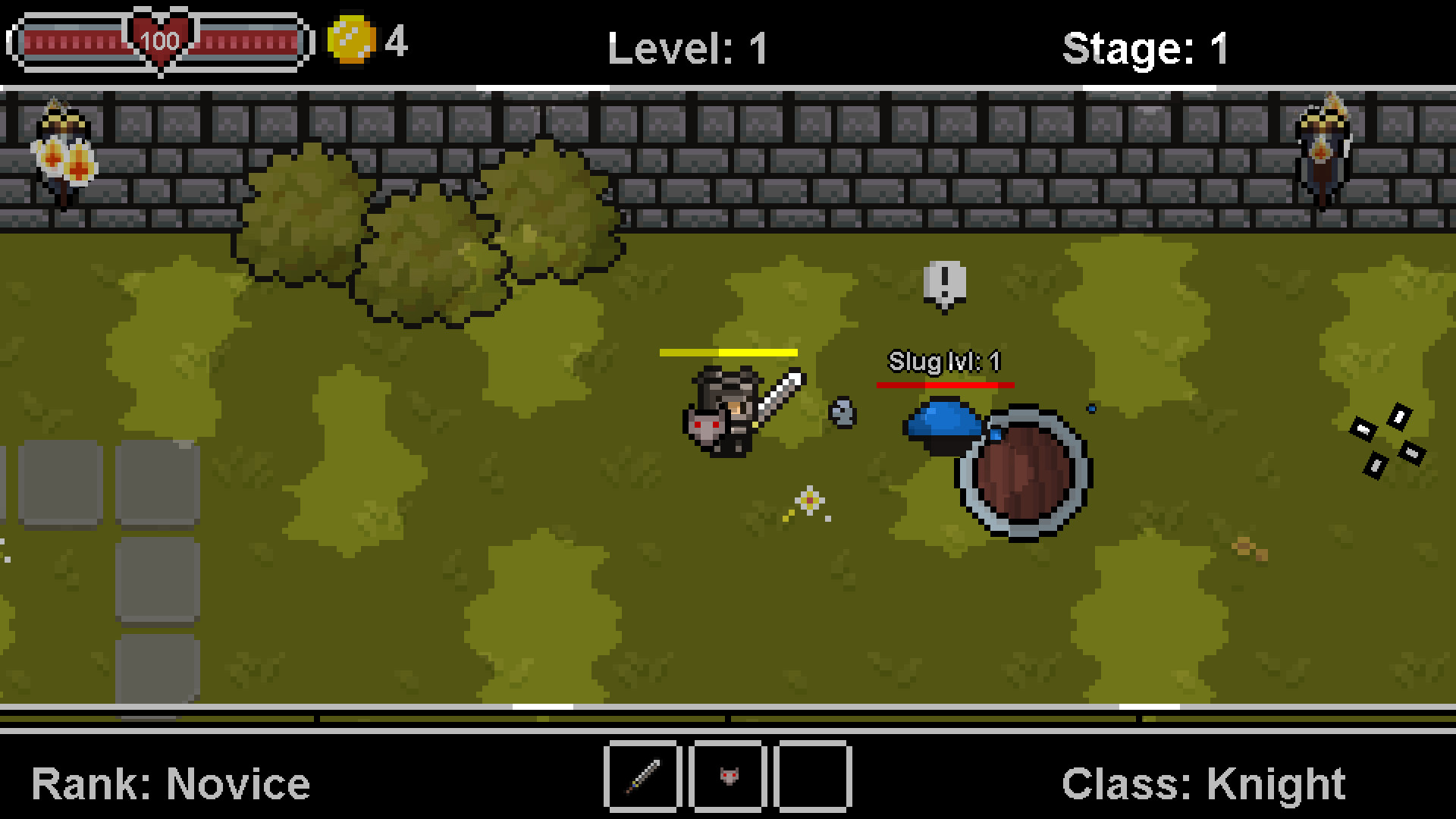The width and height of the screenshot is (1456, 819).
Task: Click the Slug lvl: 1 nameplate
Action: click(943, 362)
